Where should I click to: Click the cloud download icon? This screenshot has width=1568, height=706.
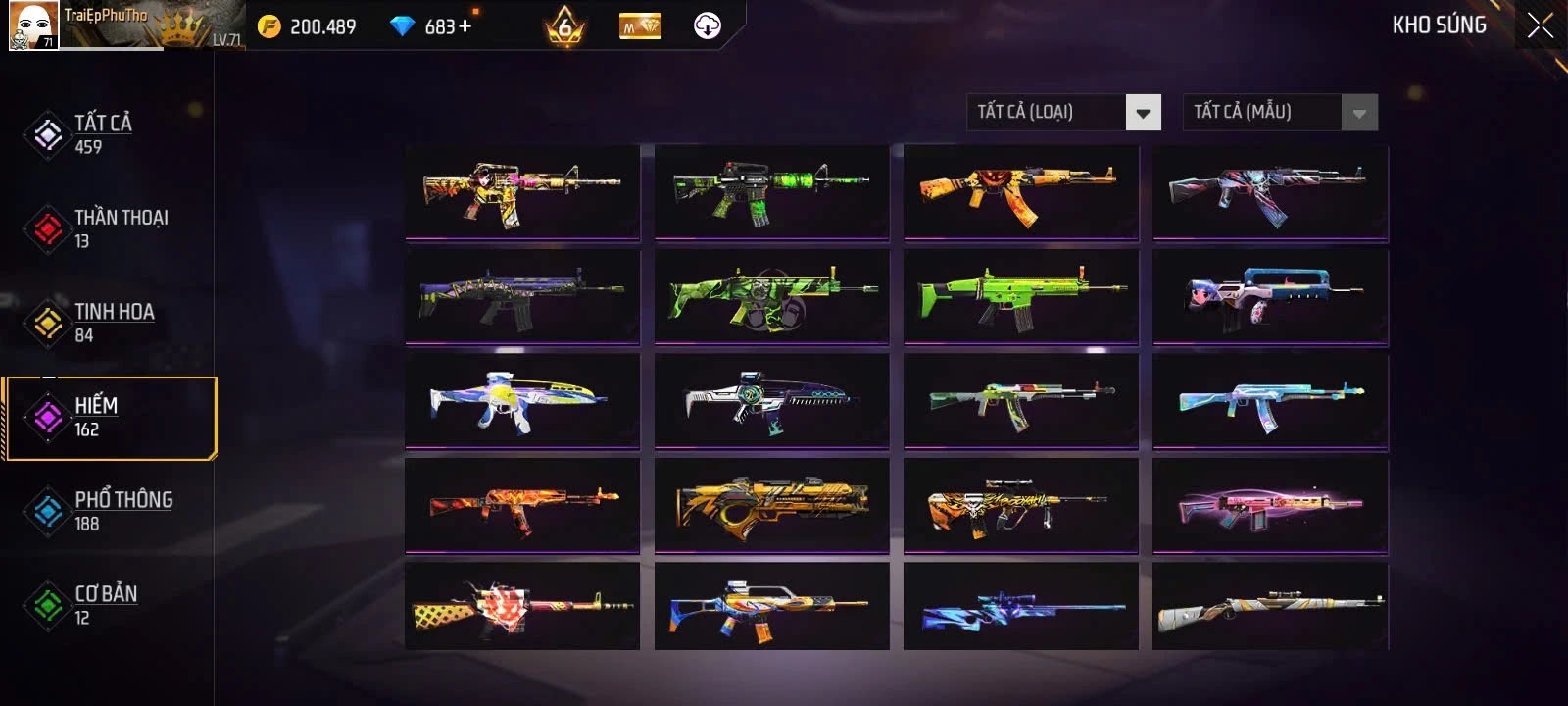point(707,26)
